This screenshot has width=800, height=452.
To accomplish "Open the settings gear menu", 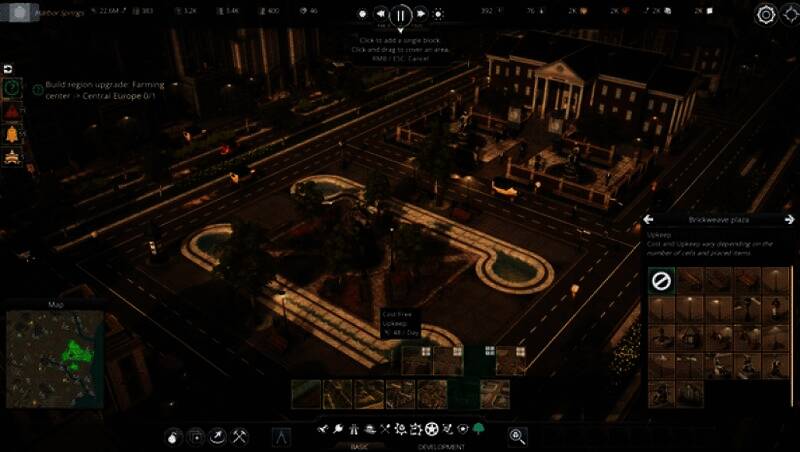I will (x=766, y=14).
